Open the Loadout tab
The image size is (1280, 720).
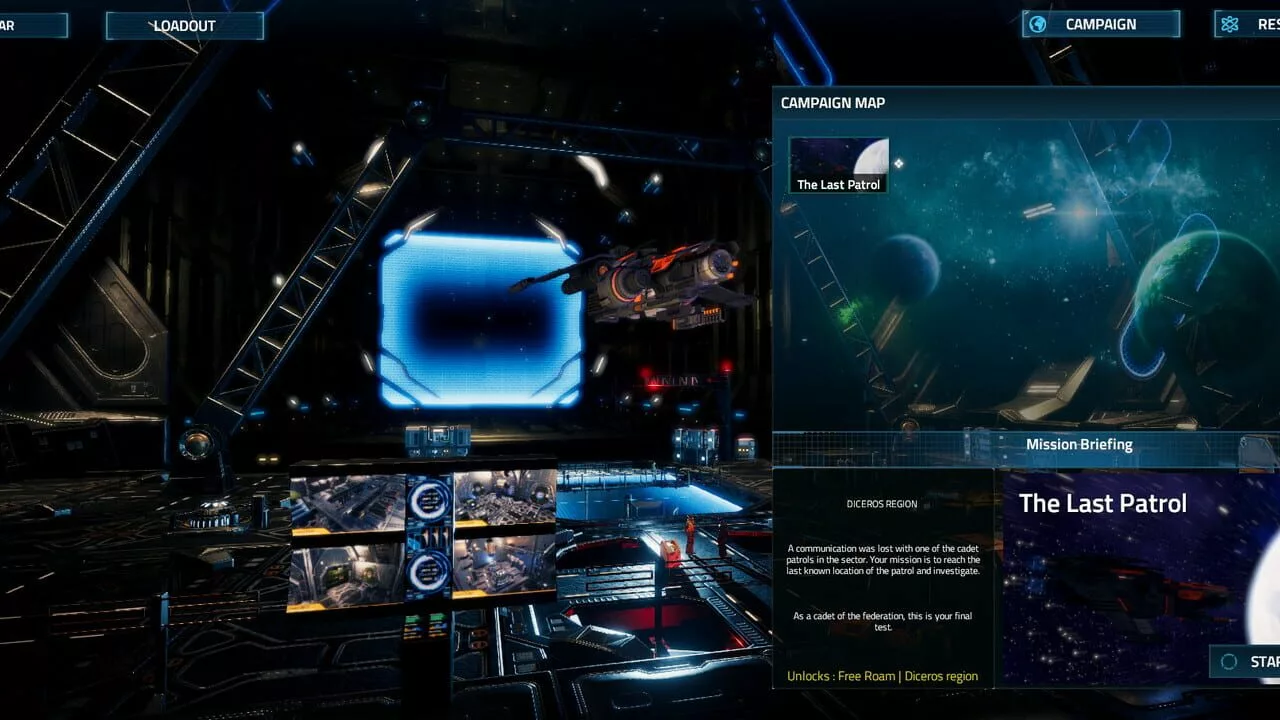185,26
